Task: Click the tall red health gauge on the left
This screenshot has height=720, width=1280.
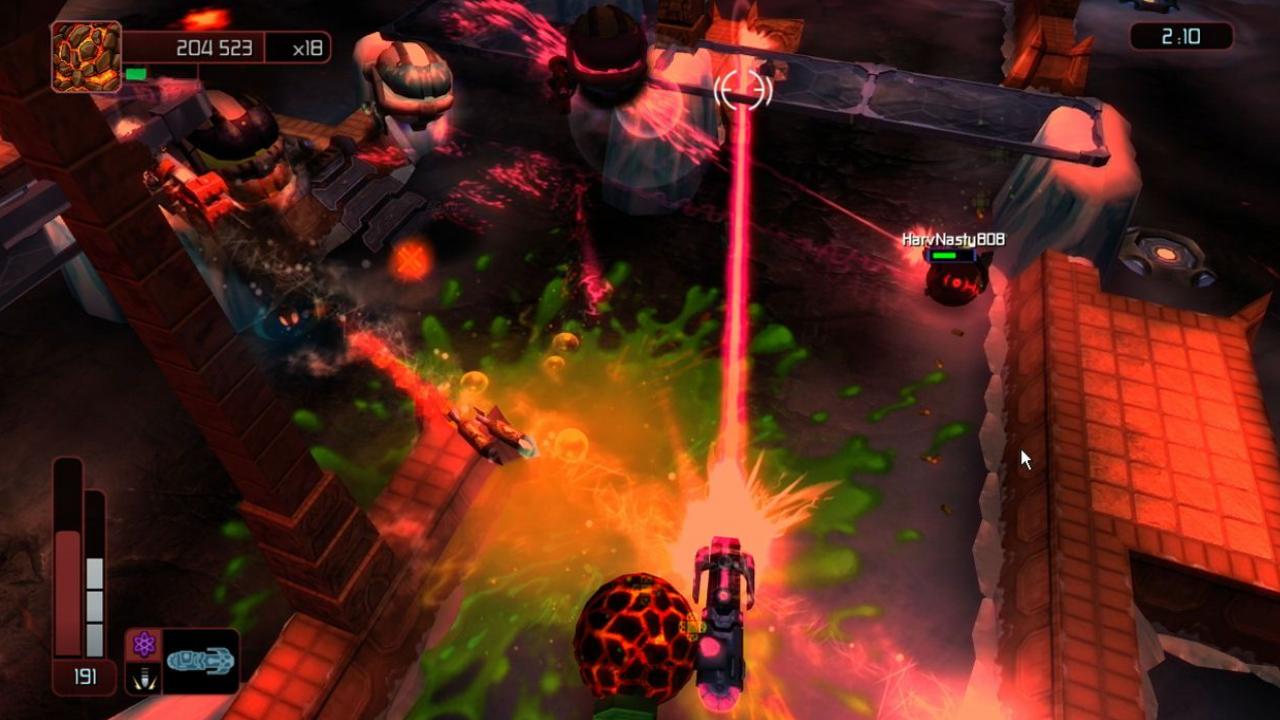Action: [68, 560]
